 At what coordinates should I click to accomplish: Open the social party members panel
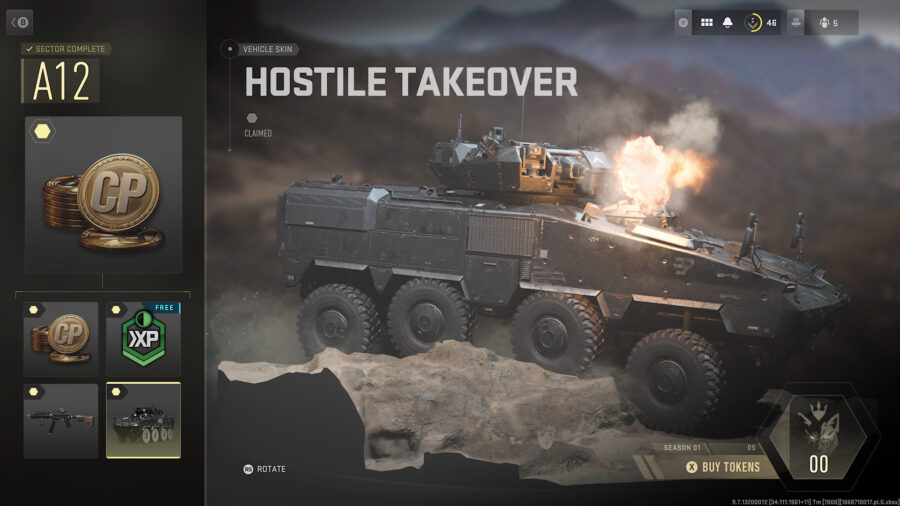(829, 22)
